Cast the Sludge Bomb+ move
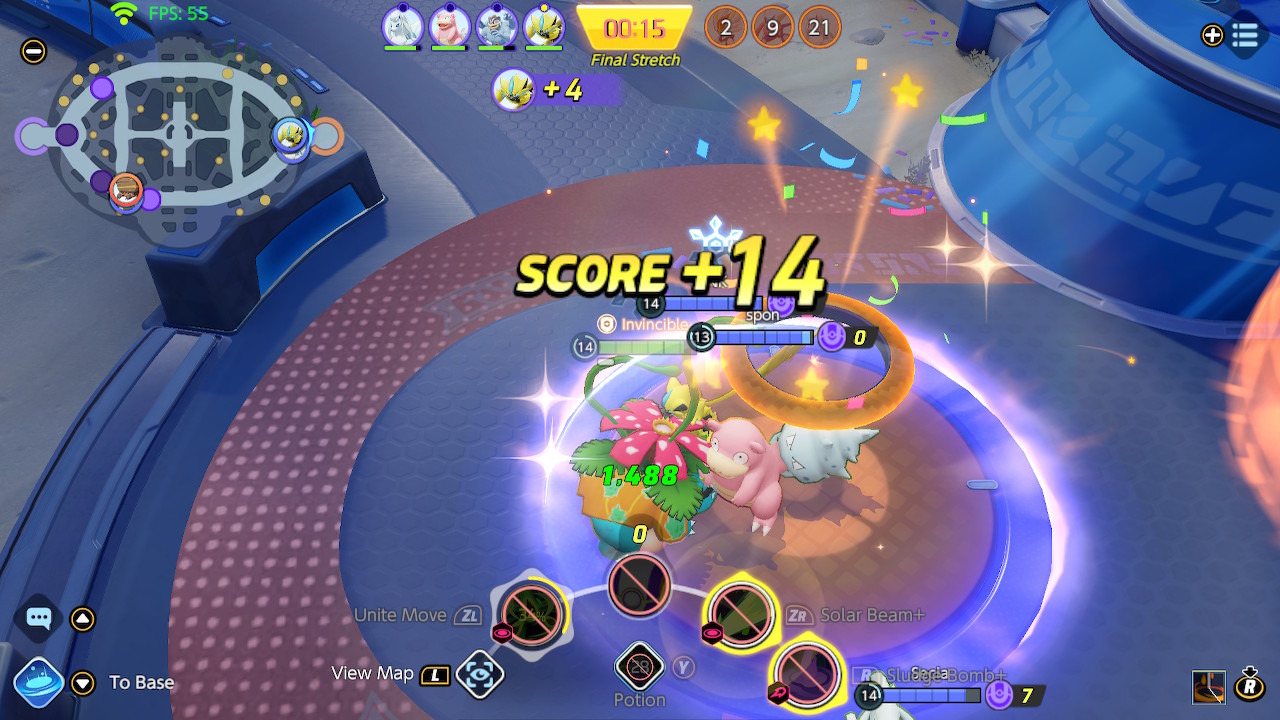 tap(806, 674)
